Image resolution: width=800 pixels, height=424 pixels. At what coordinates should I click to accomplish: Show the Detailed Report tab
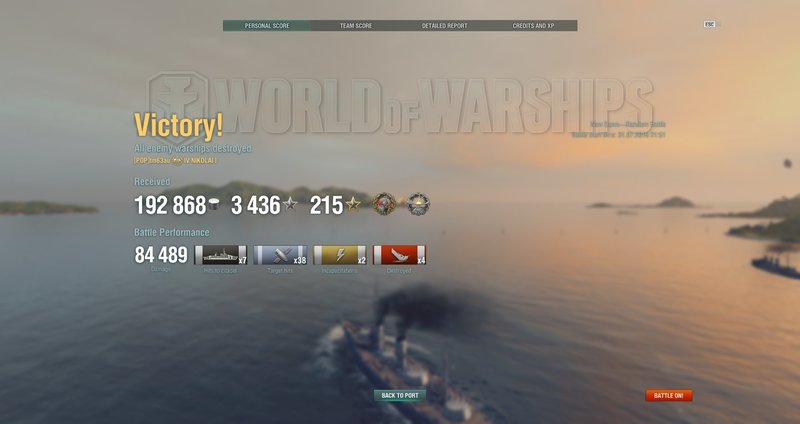pyautogui.click(x=444, y=25)
